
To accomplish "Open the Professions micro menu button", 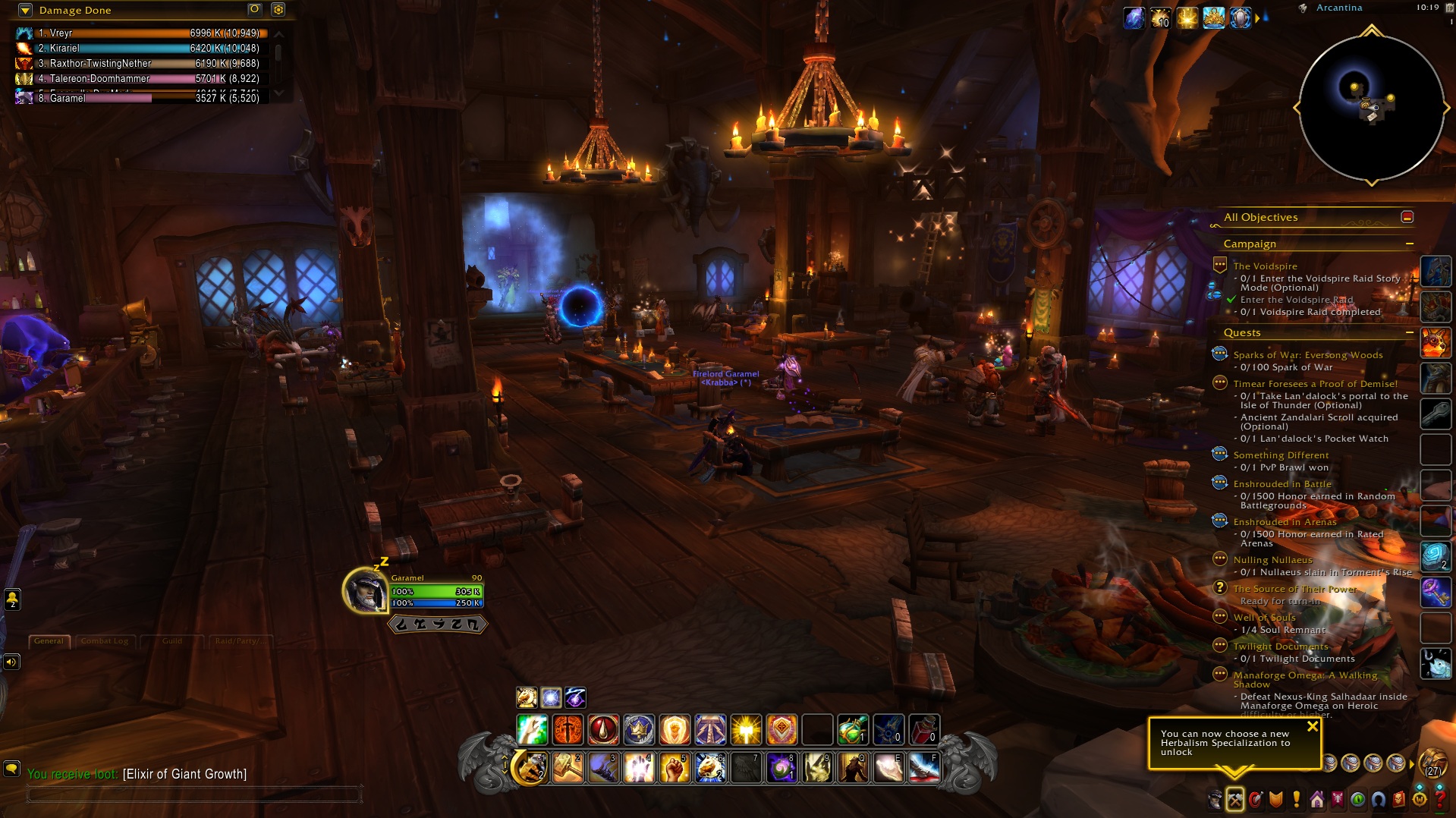I will [1235, 799].
